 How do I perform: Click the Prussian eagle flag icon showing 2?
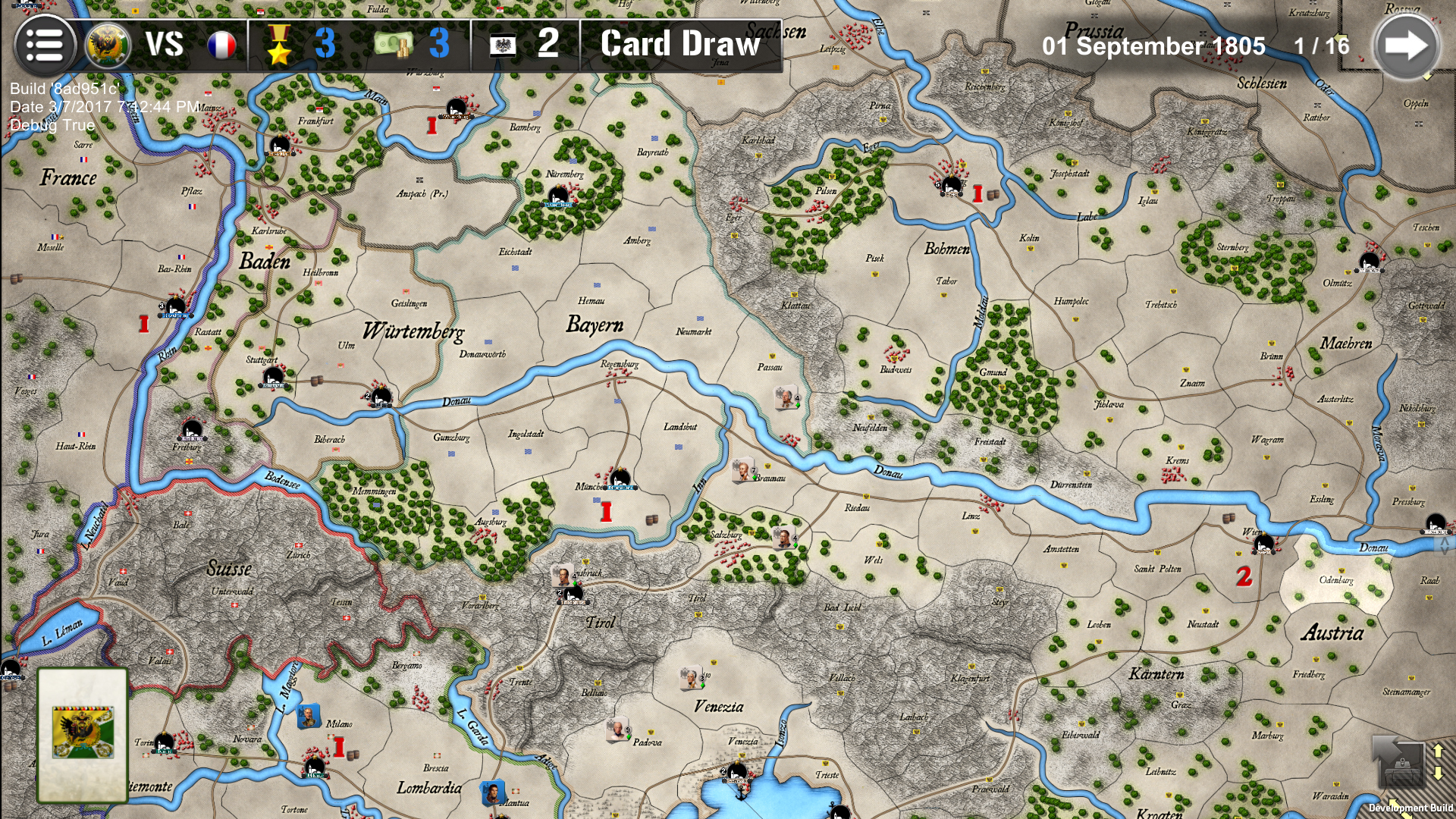[x=502, y=45]
